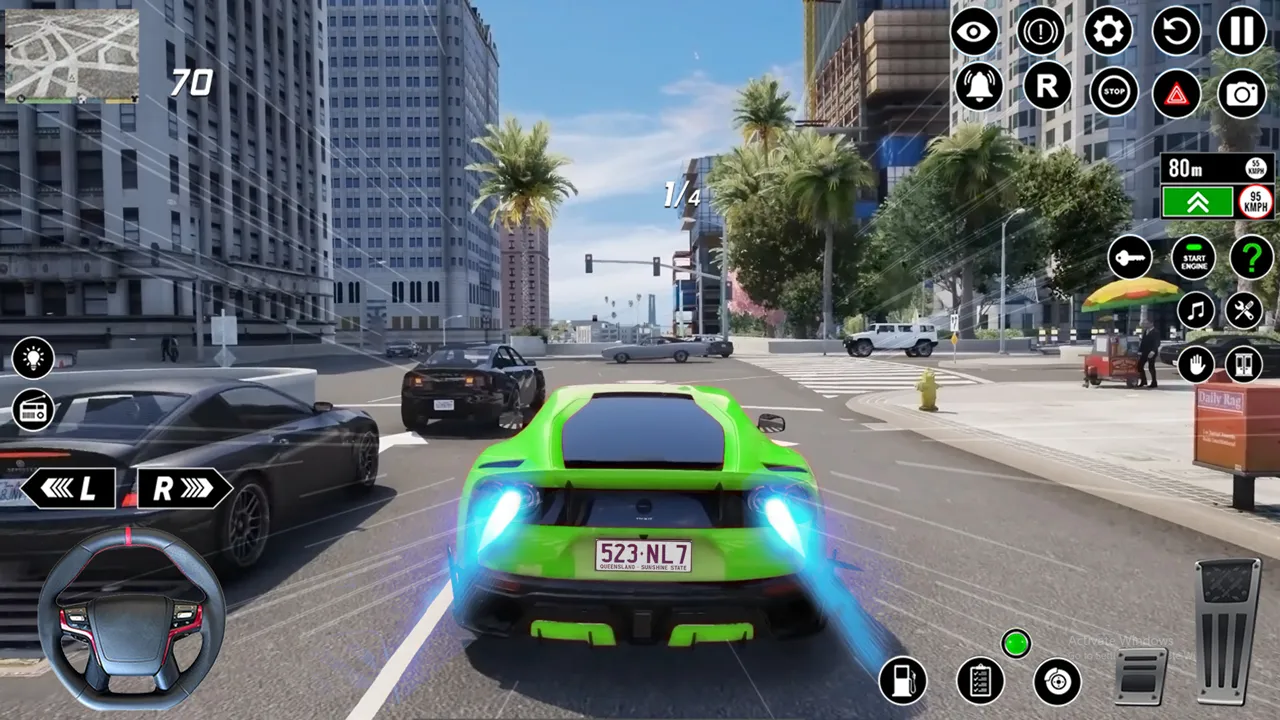Select the car key icon

click(1126, 258)
